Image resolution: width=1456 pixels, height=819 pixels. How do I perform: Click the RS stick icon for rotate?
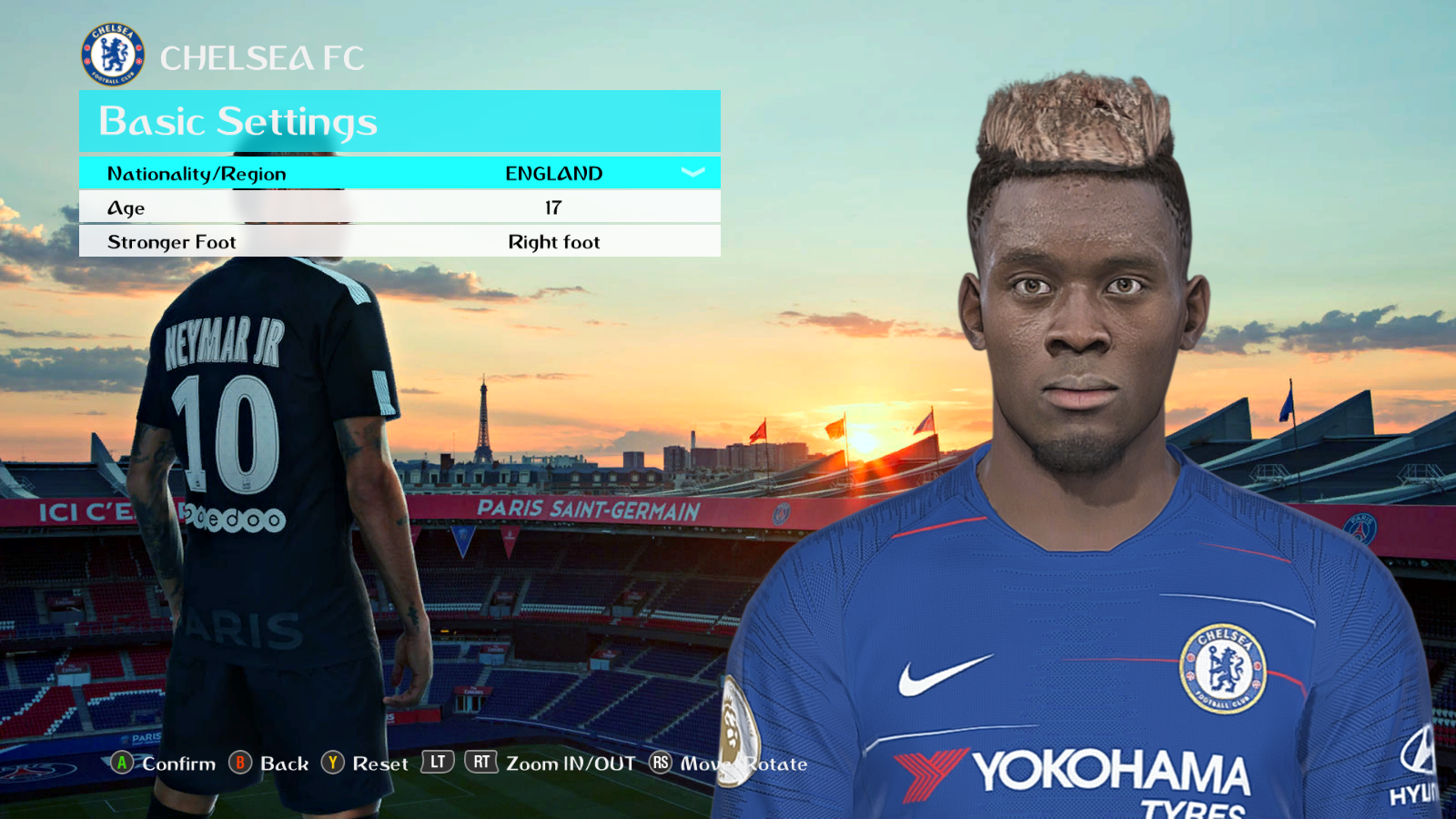click(x=660, y=764)
